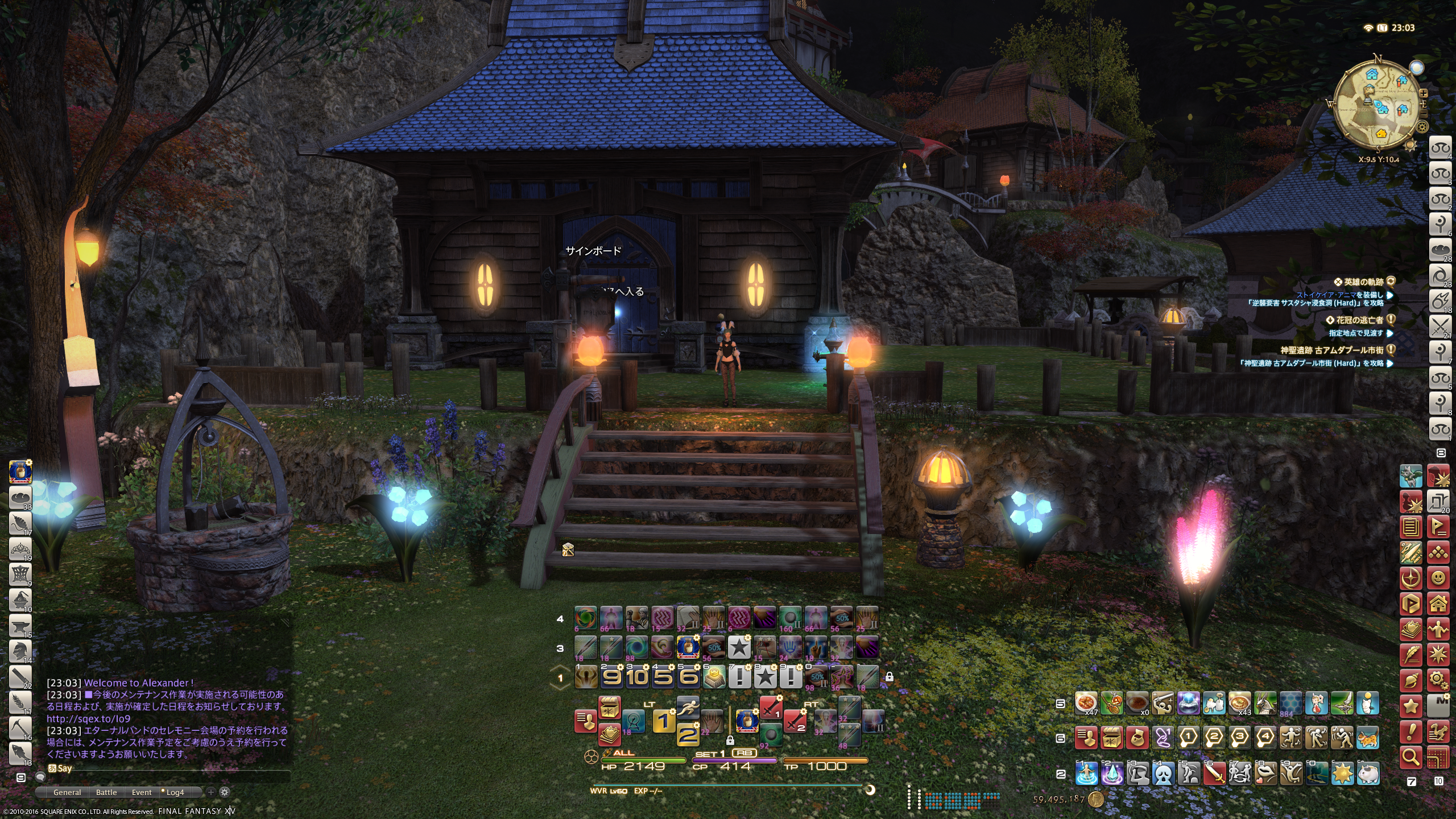Open the General chat log tab

click(67, 792)
